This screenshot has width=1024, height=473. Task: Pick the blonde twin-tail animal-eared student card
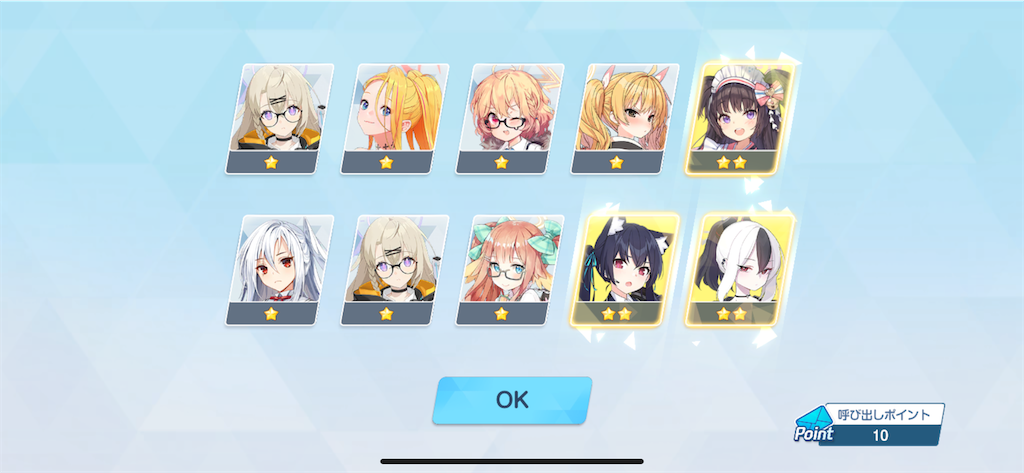pyautogui.click(x=625, y=118)
